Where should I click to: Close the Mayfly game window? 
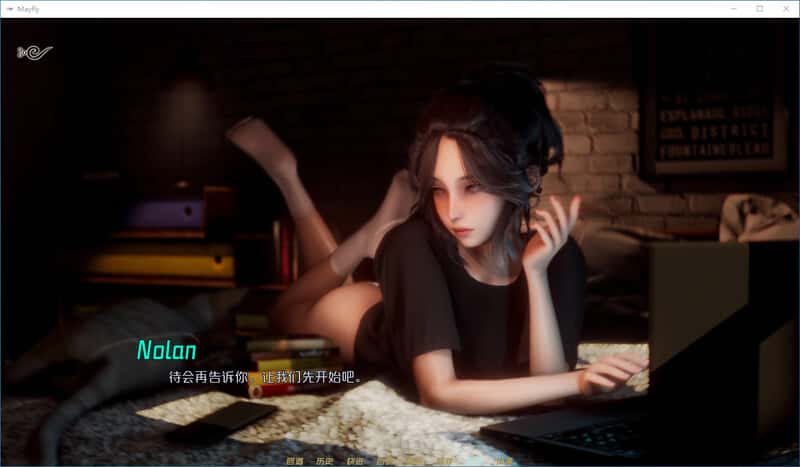[x=784, y=9]
